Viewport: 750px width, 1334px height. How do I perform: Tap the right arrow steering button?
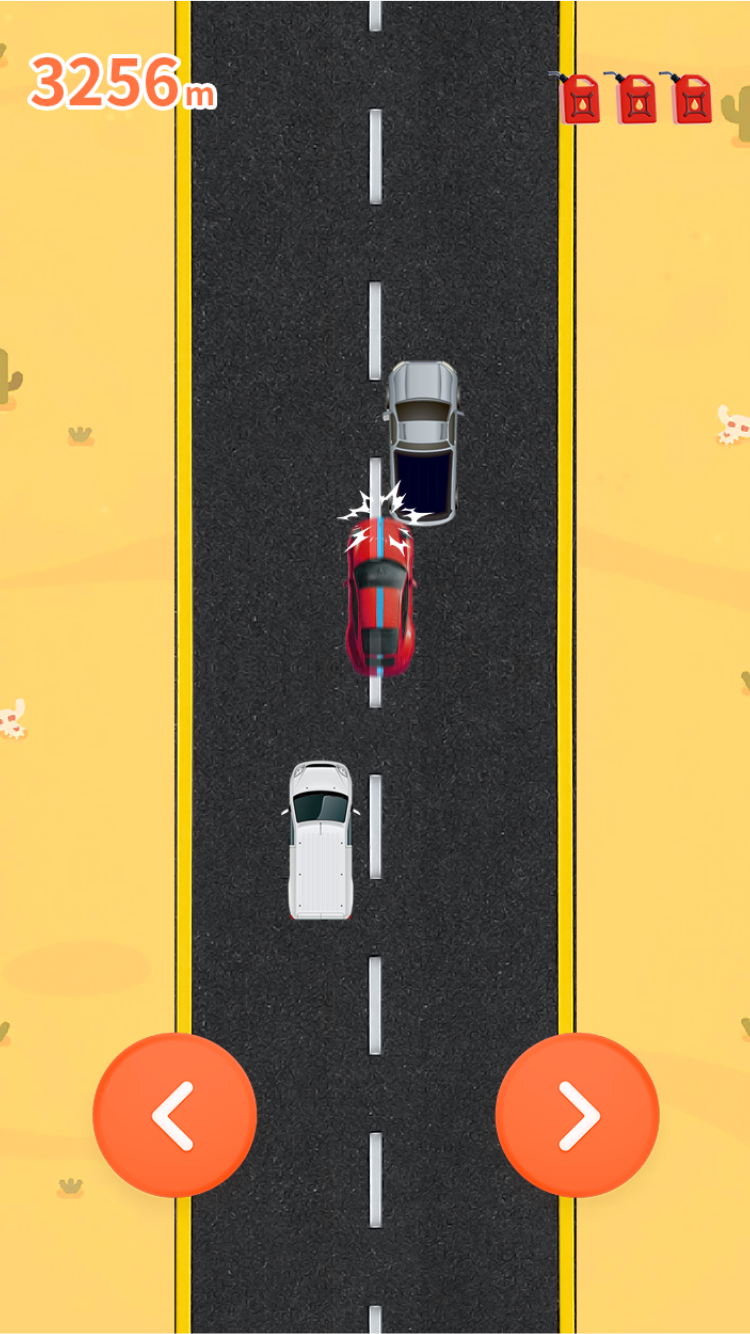[577, 1115]
